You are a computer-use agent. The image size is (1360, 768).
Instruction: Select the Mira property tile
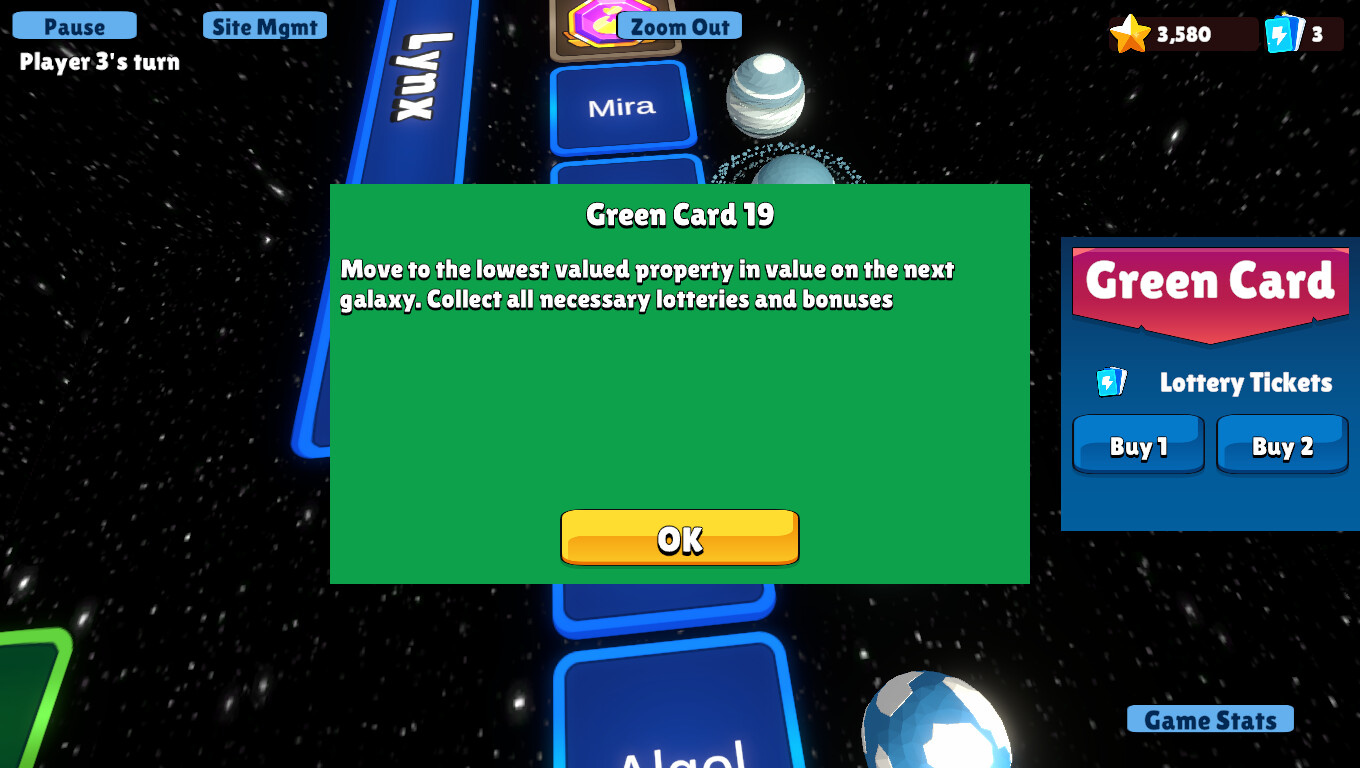[x=621, y=107]
